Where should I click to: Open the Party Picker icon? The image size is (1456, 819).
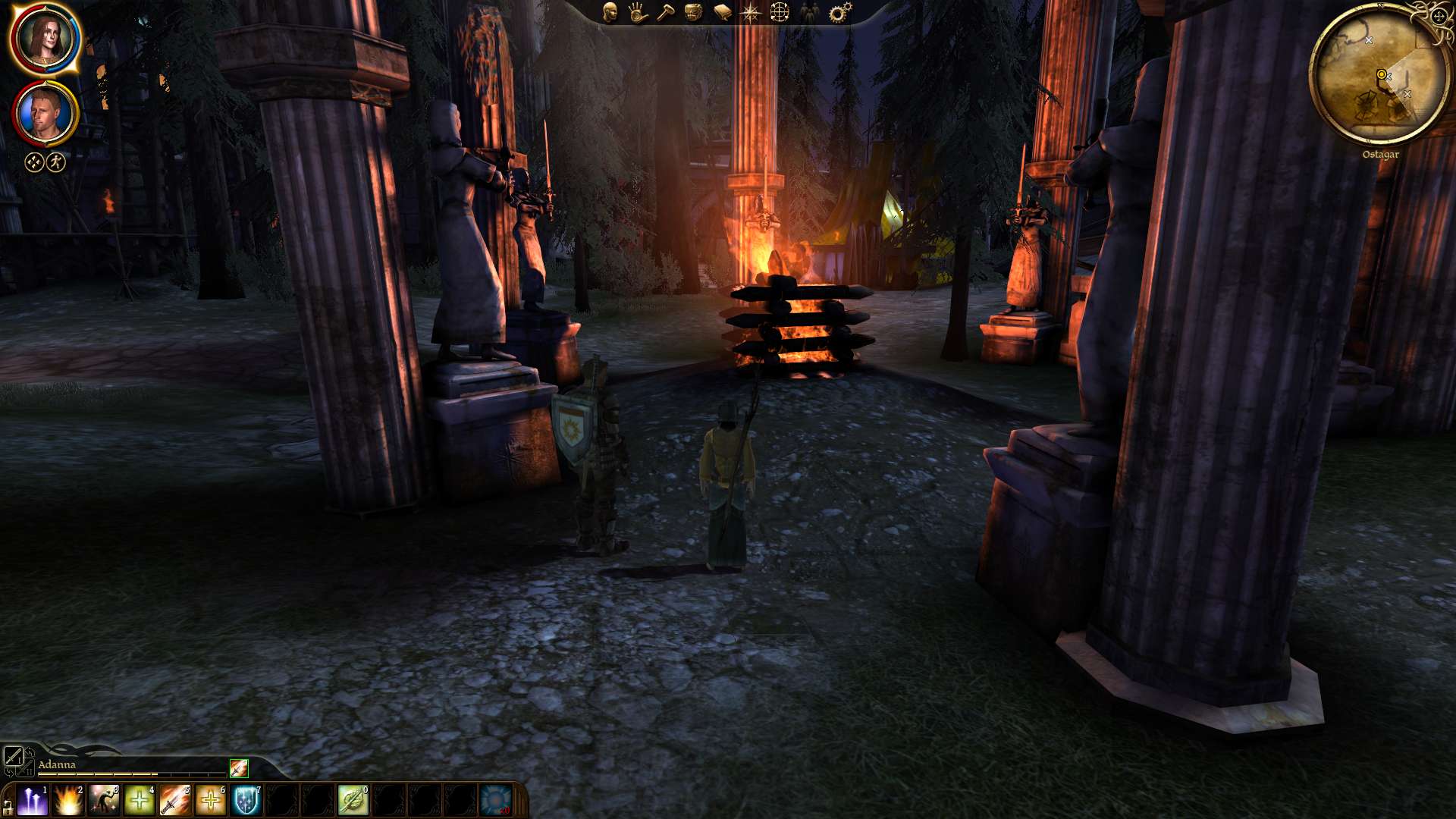[809, 11]
